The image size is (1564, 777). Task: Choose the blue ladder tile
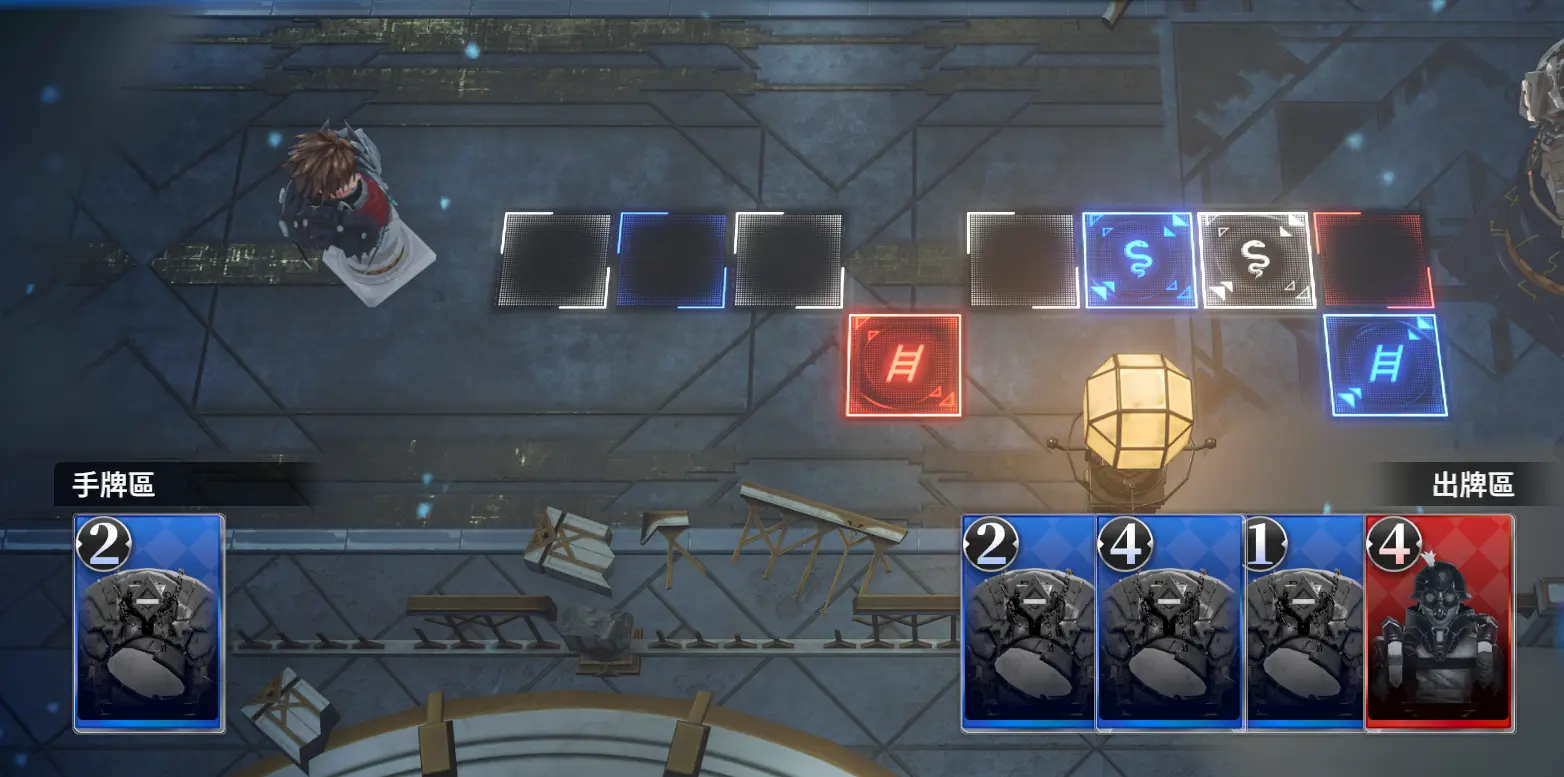[1385, 365]
